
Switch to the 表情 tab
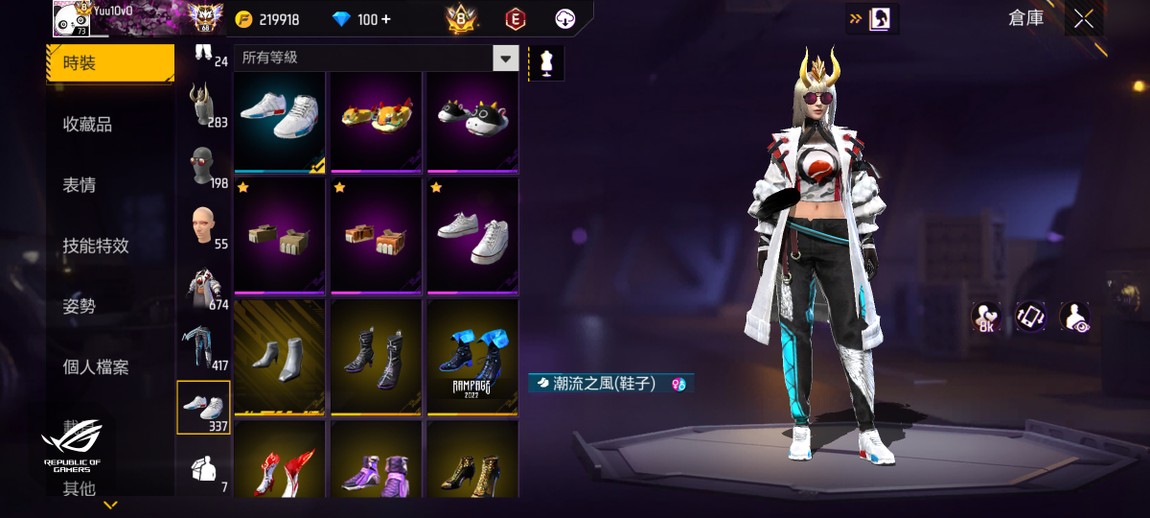coord(80,185)
